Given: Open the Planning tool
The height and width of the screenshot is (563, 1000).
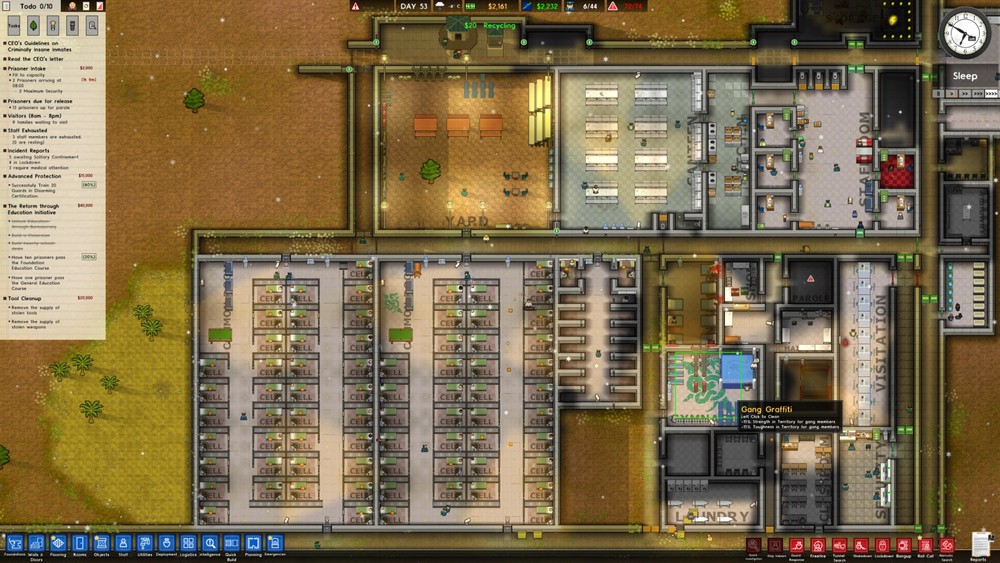Looking at the screenshot, I should pos(253,542).
